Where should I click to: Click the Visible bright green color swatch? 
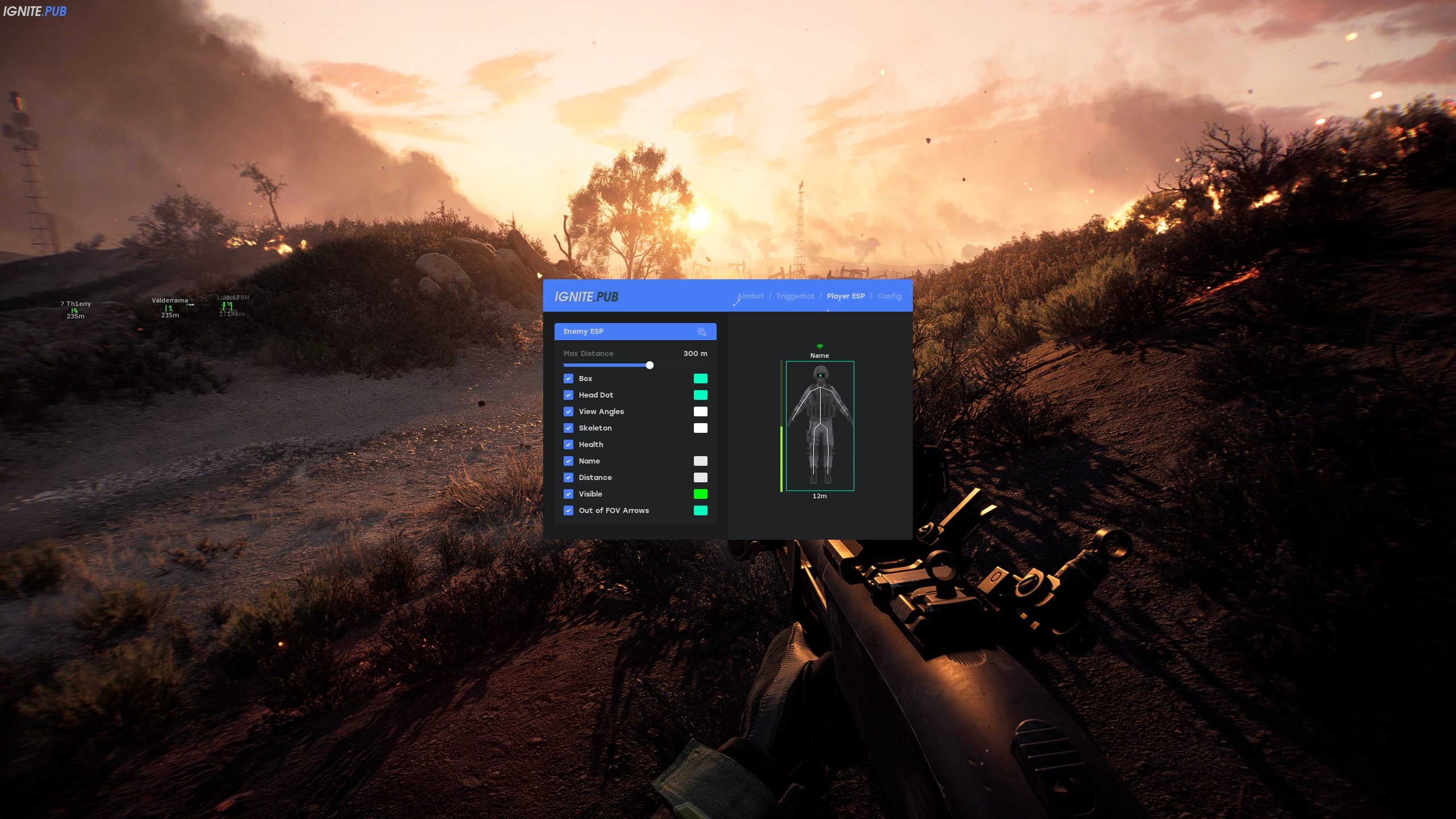pyautogui.click(x=701, y=494)
